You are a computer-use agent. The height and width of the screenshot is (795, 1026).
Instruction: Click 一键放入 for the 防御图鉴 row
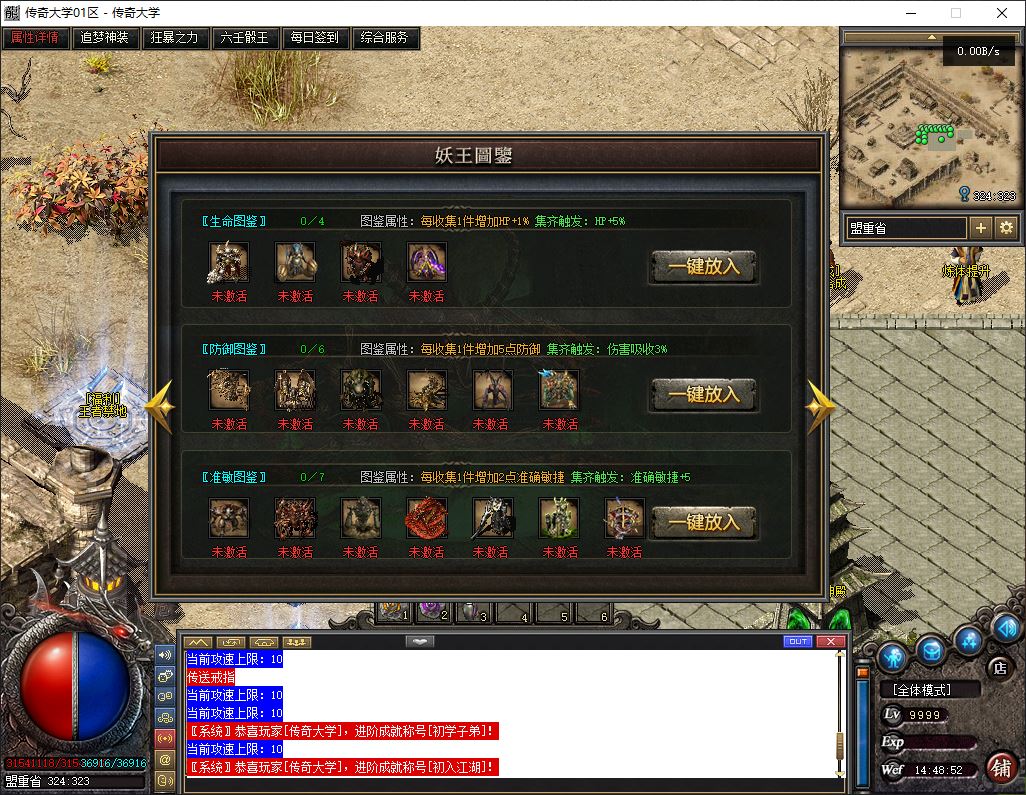click(x=703, y=394)
